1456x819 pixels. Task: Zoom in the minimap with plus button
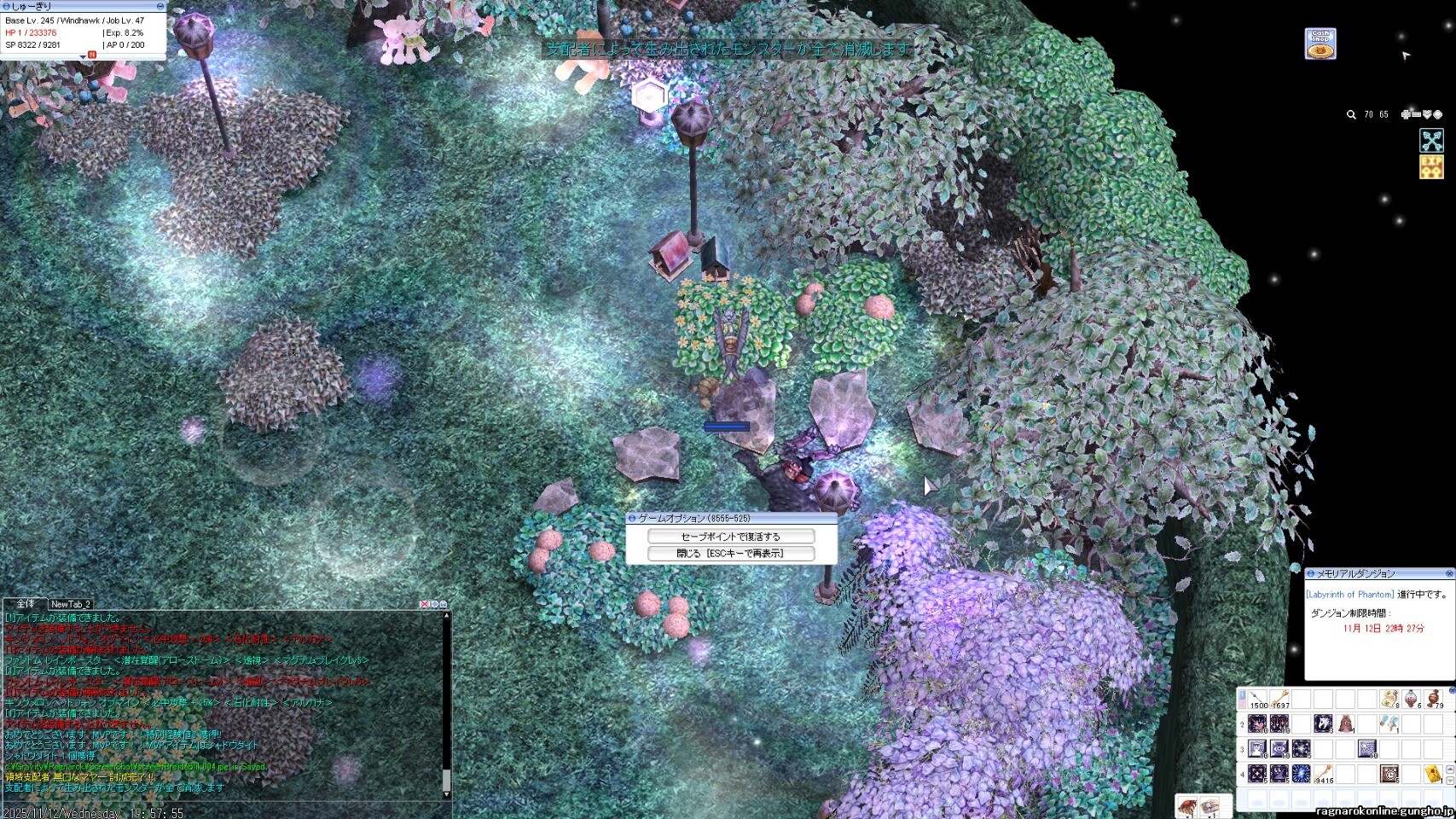click(1406, 114)
